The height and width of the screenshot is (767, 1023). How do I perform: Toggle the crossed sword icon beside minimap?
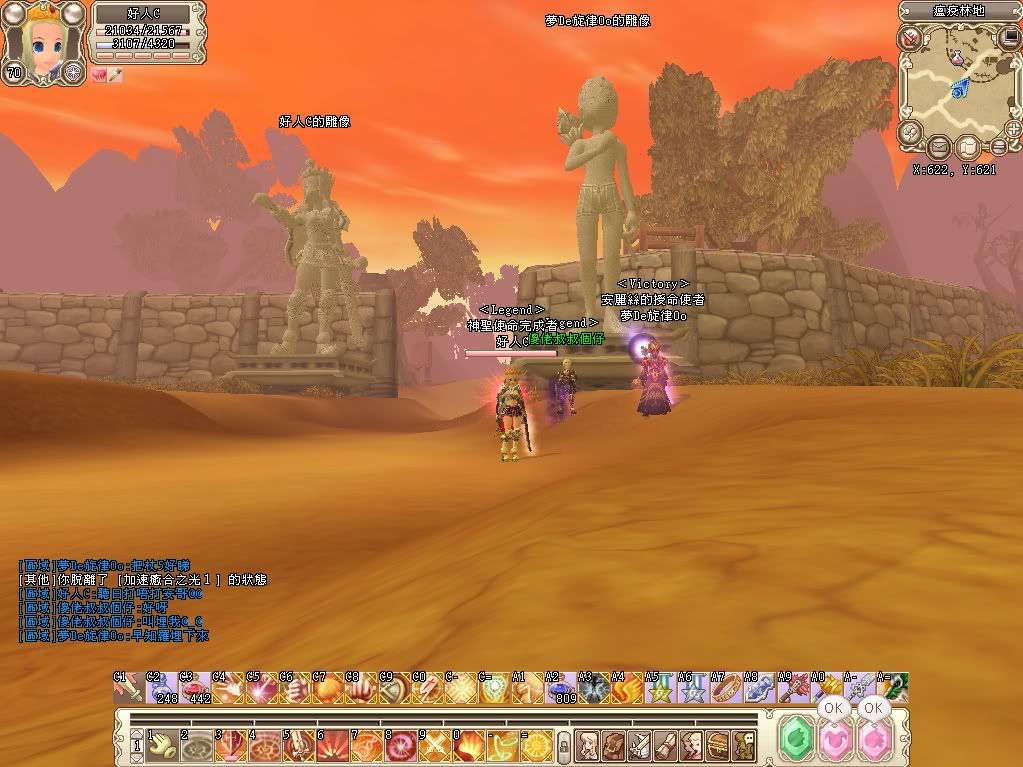(x=910, y=38)
